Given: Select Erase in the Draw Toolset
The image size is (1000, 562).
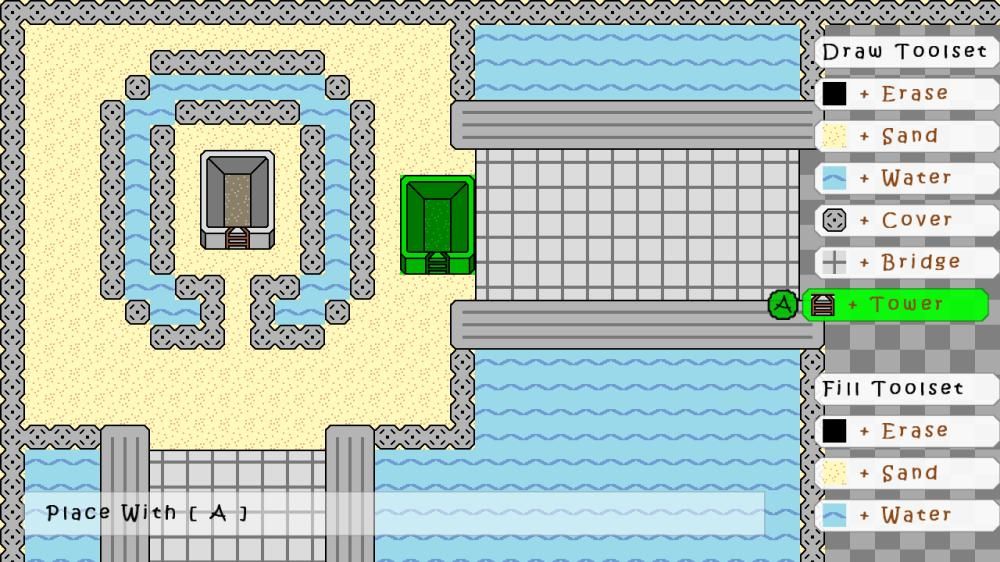Looking at the screenshot, I should pos(906,94).
